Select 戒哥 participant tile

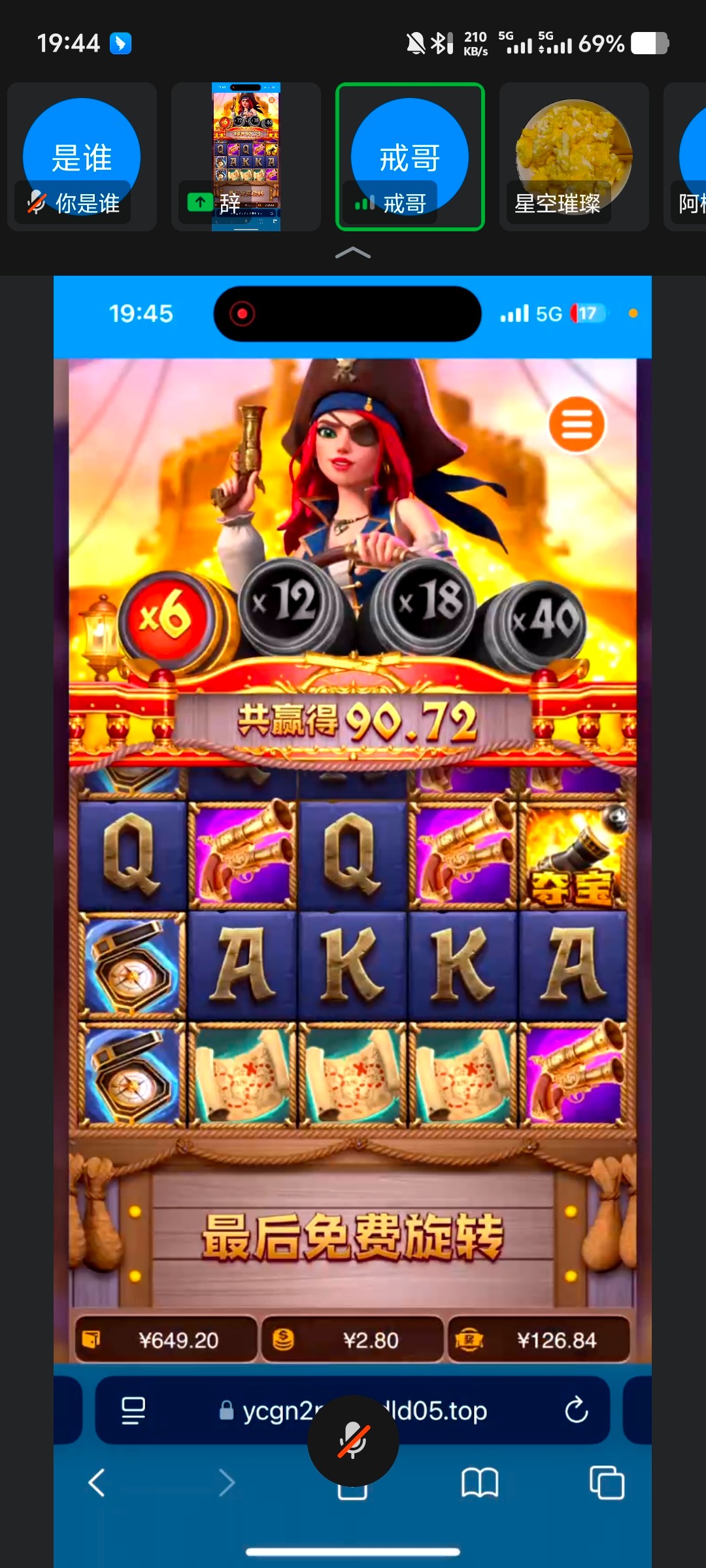(x=410, y=157)
